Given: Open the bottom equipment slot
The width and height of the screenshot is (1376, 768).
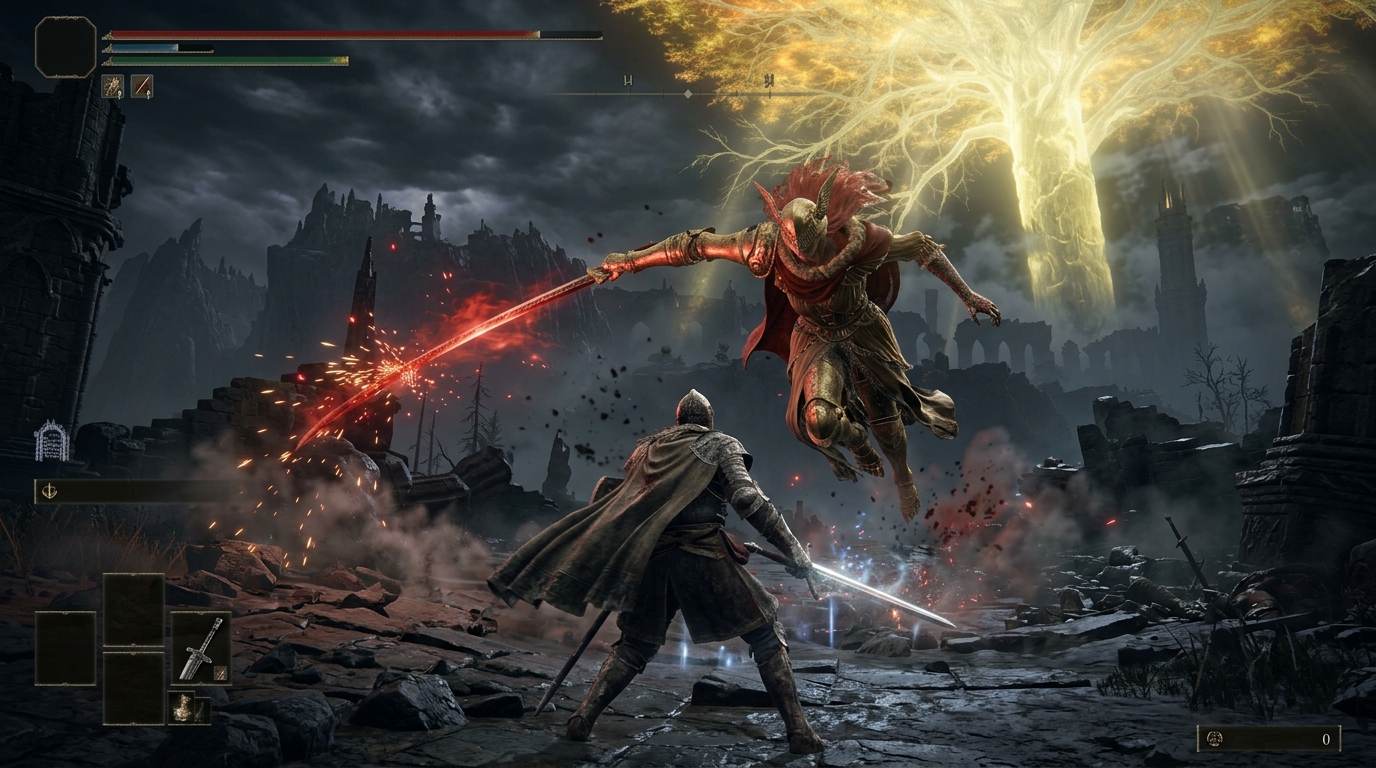Looking at the screenshot, I should pyautogui.click(x=133, y=686).
